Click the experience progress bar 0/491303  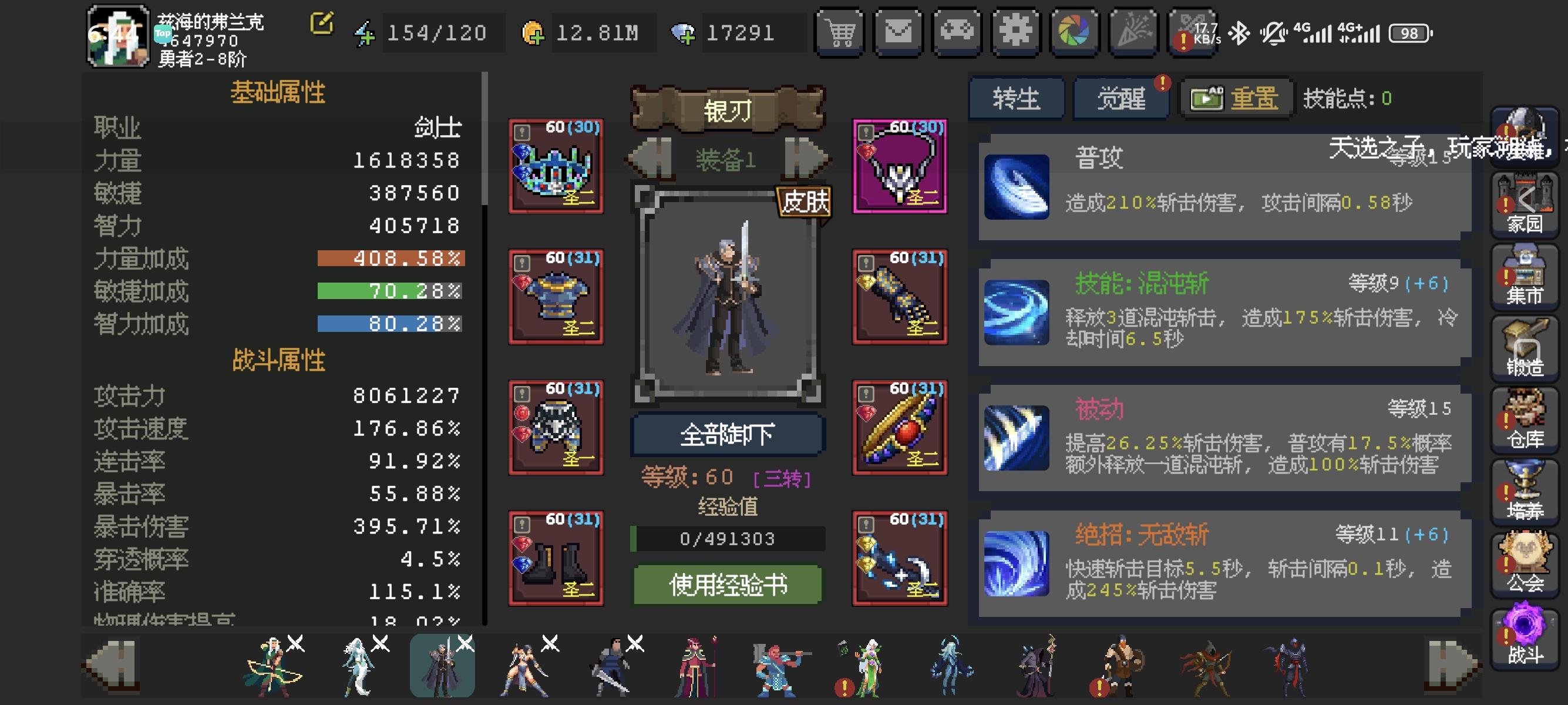(728, 538)
